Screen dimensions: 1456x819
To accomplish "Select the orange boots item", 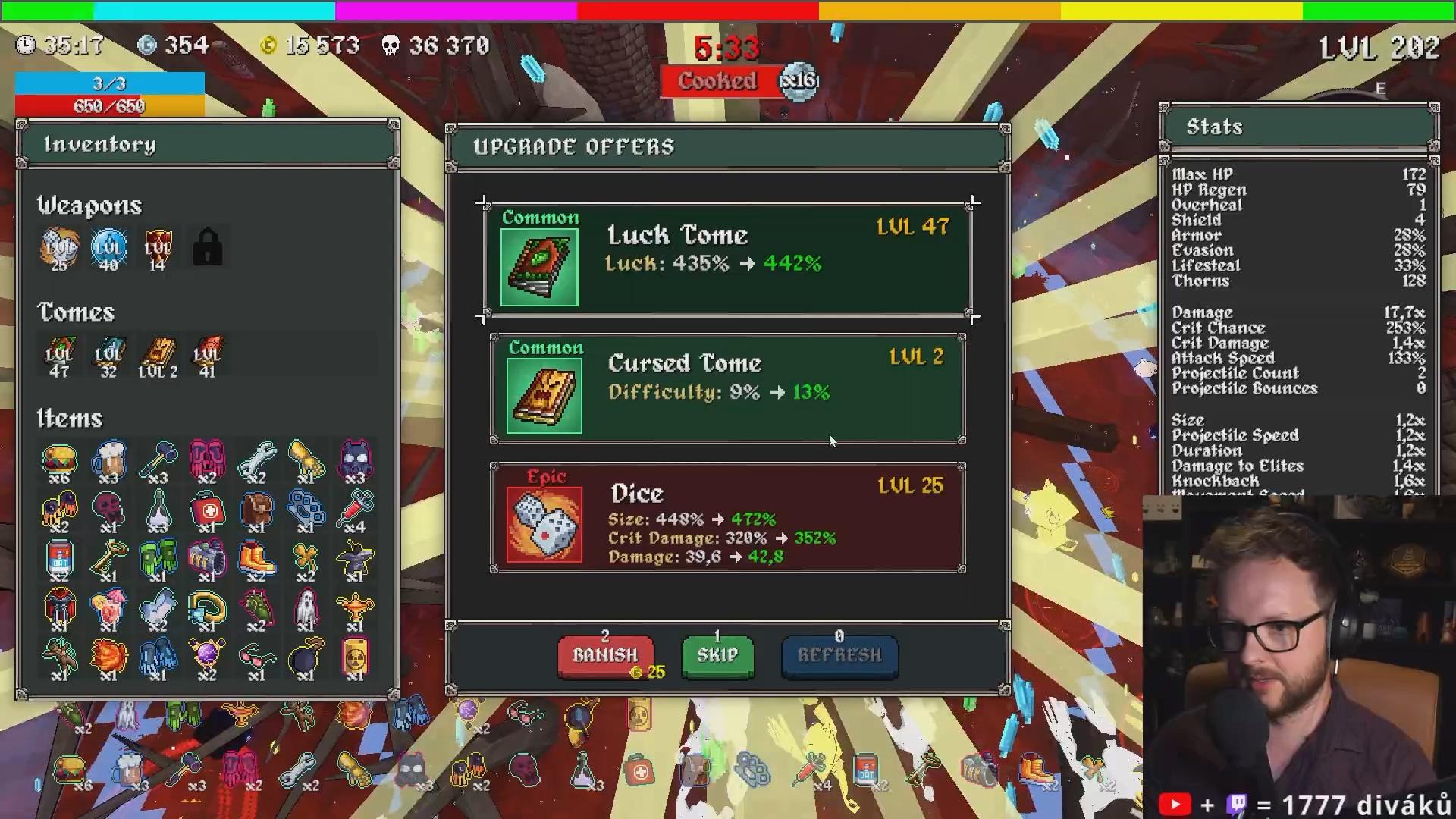I will coord(256,560).
